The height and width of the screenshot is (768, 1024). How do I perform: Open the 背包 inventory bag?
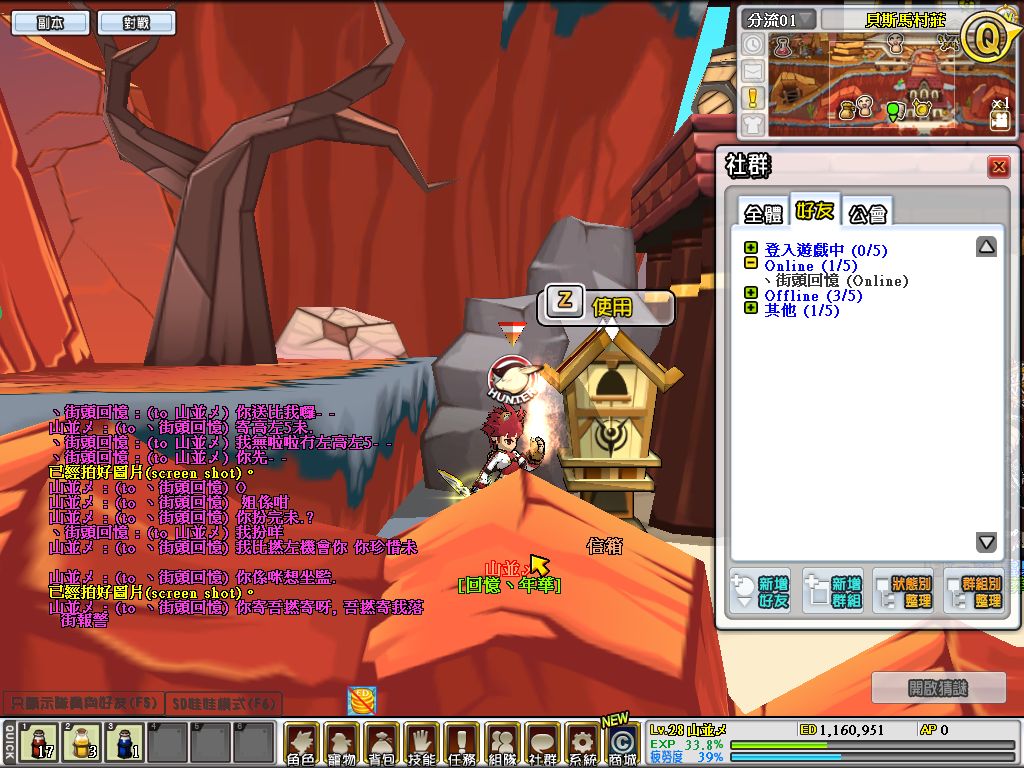(x=381, y=745)
